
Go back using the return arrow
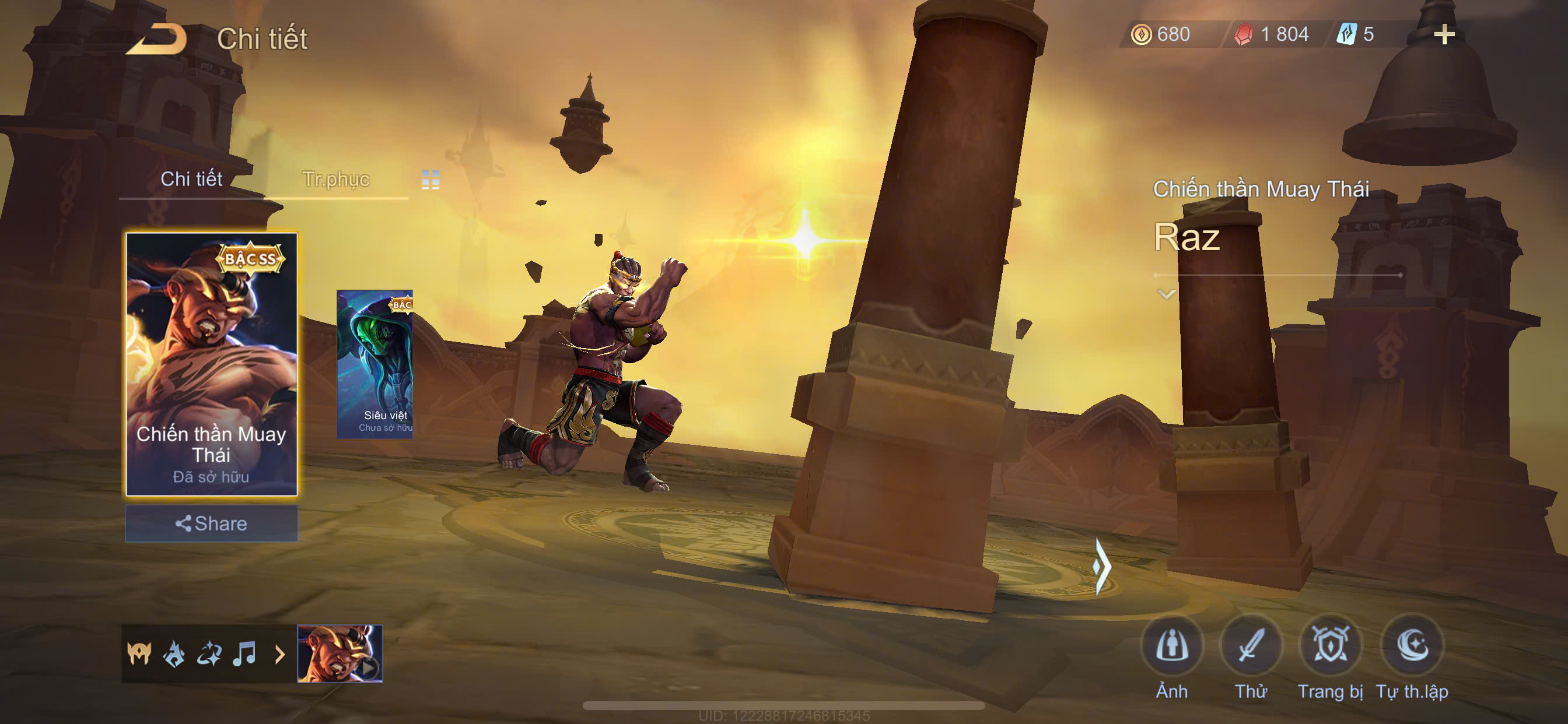coord(156,40)
